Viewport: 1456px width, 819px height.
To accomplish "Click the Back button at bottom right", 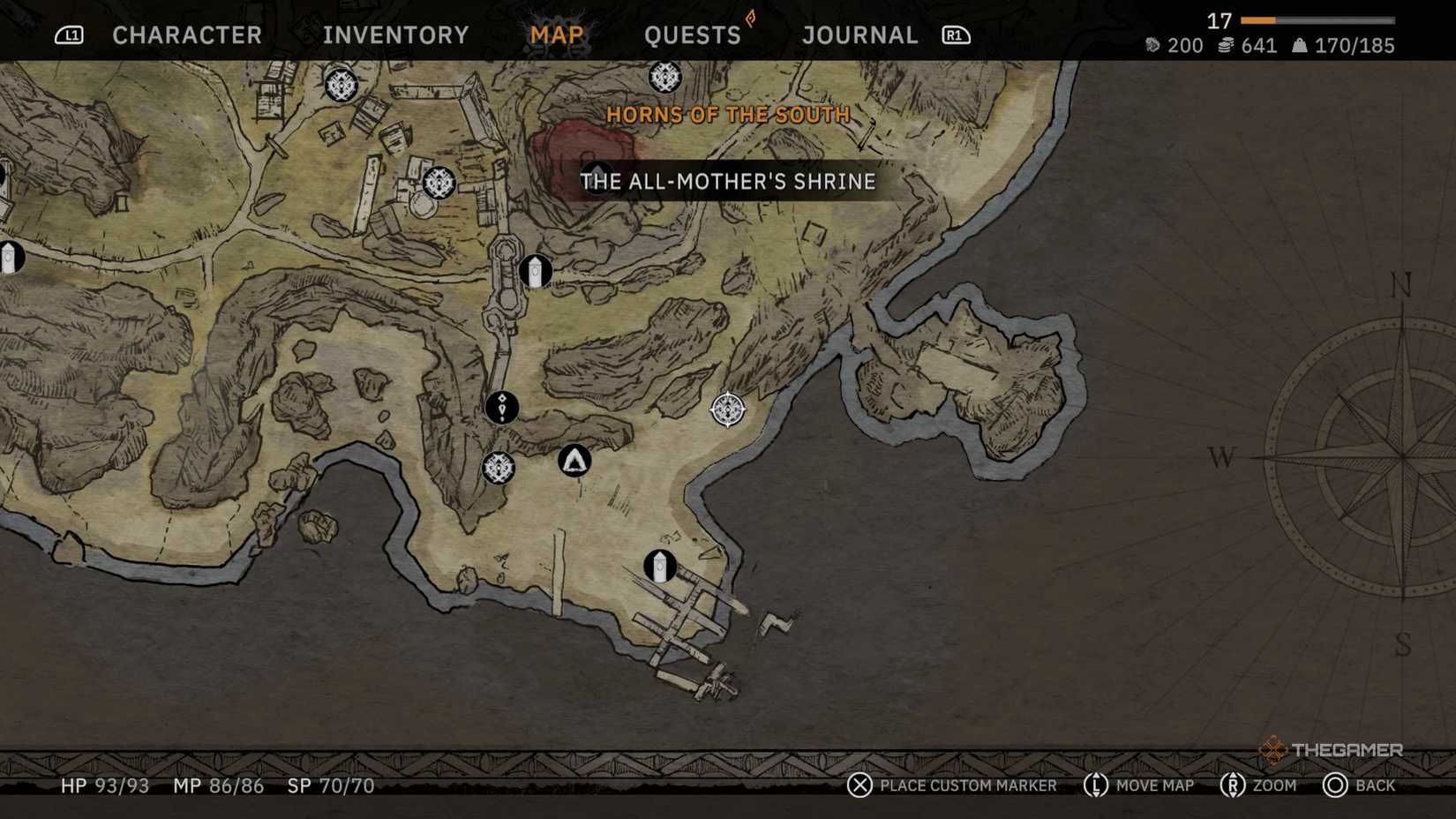I will [x=1360, y=785].
